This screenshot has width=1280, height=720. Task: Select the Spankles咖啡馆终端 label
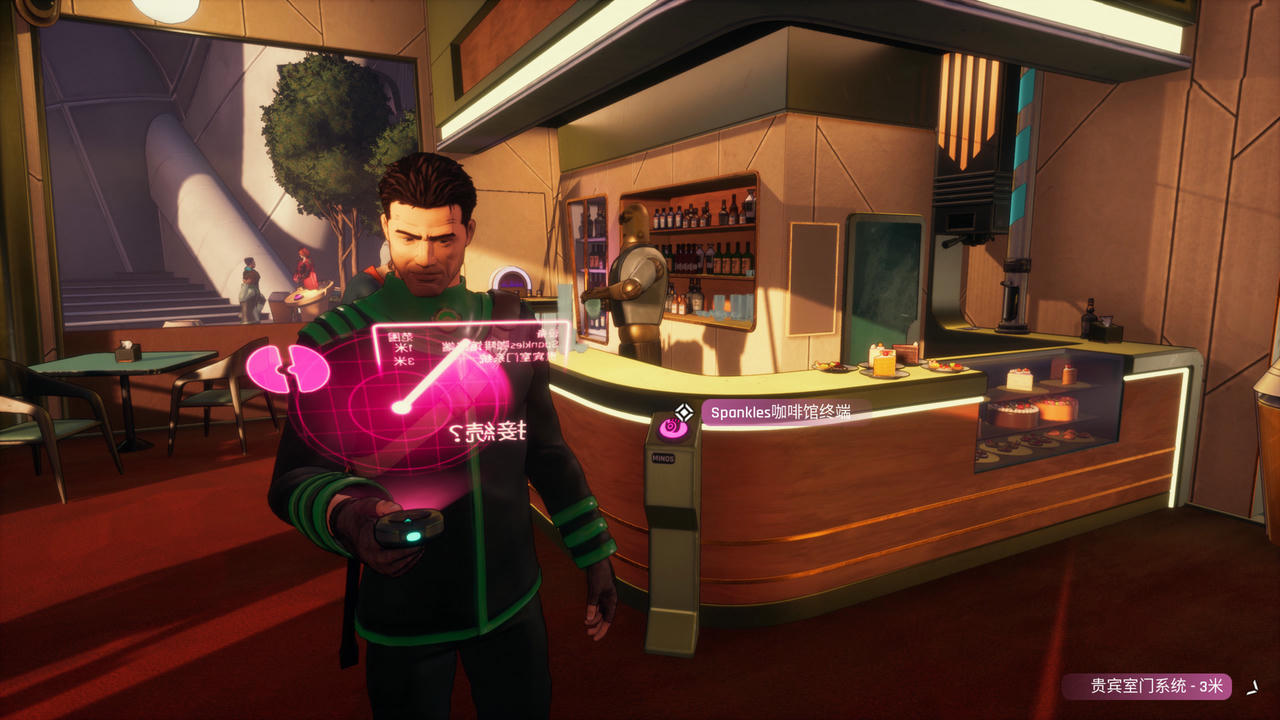[780, 411]
